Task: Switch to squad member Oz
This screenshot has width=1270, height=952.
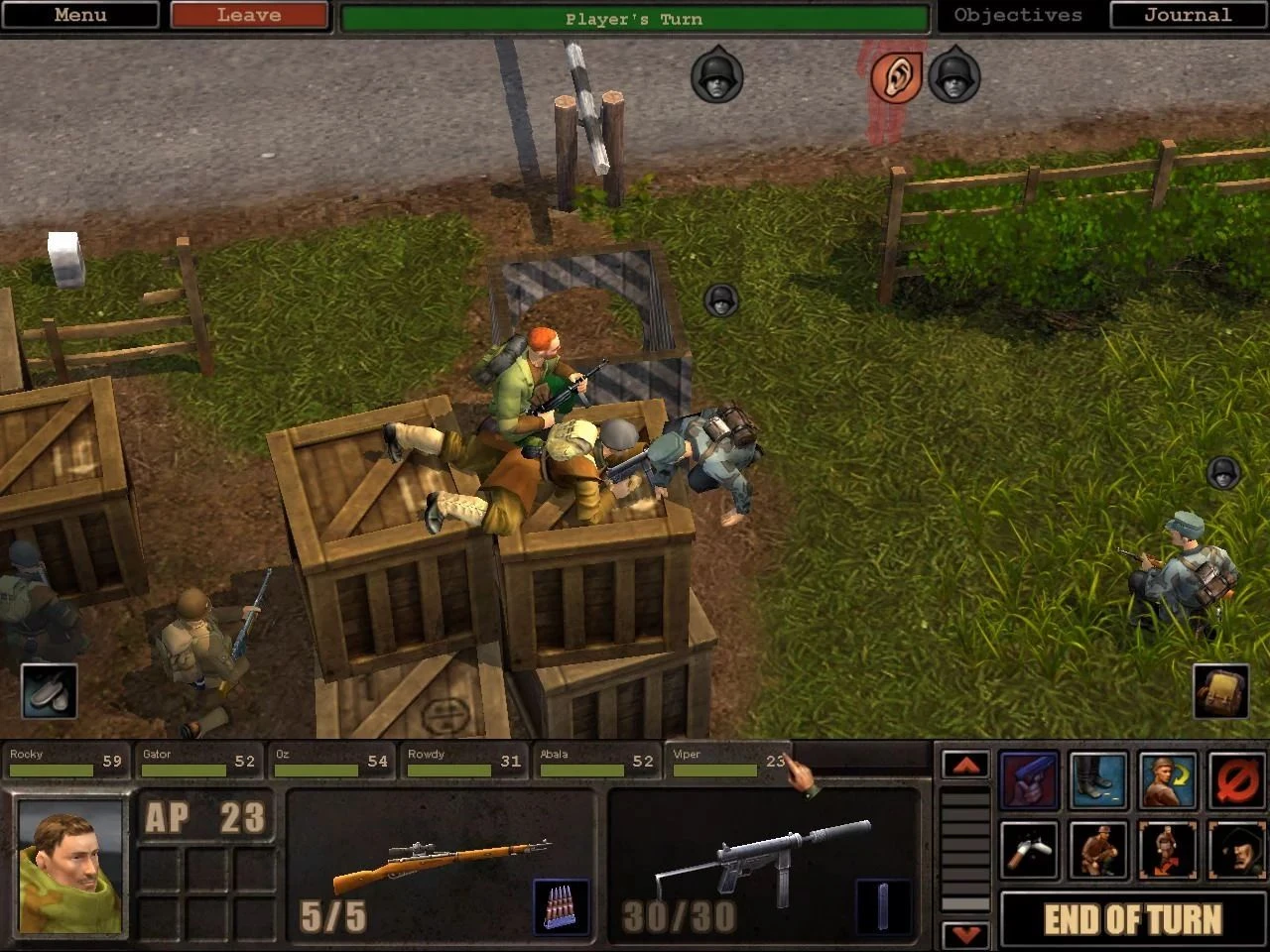Action: click(x=331, y=761)
